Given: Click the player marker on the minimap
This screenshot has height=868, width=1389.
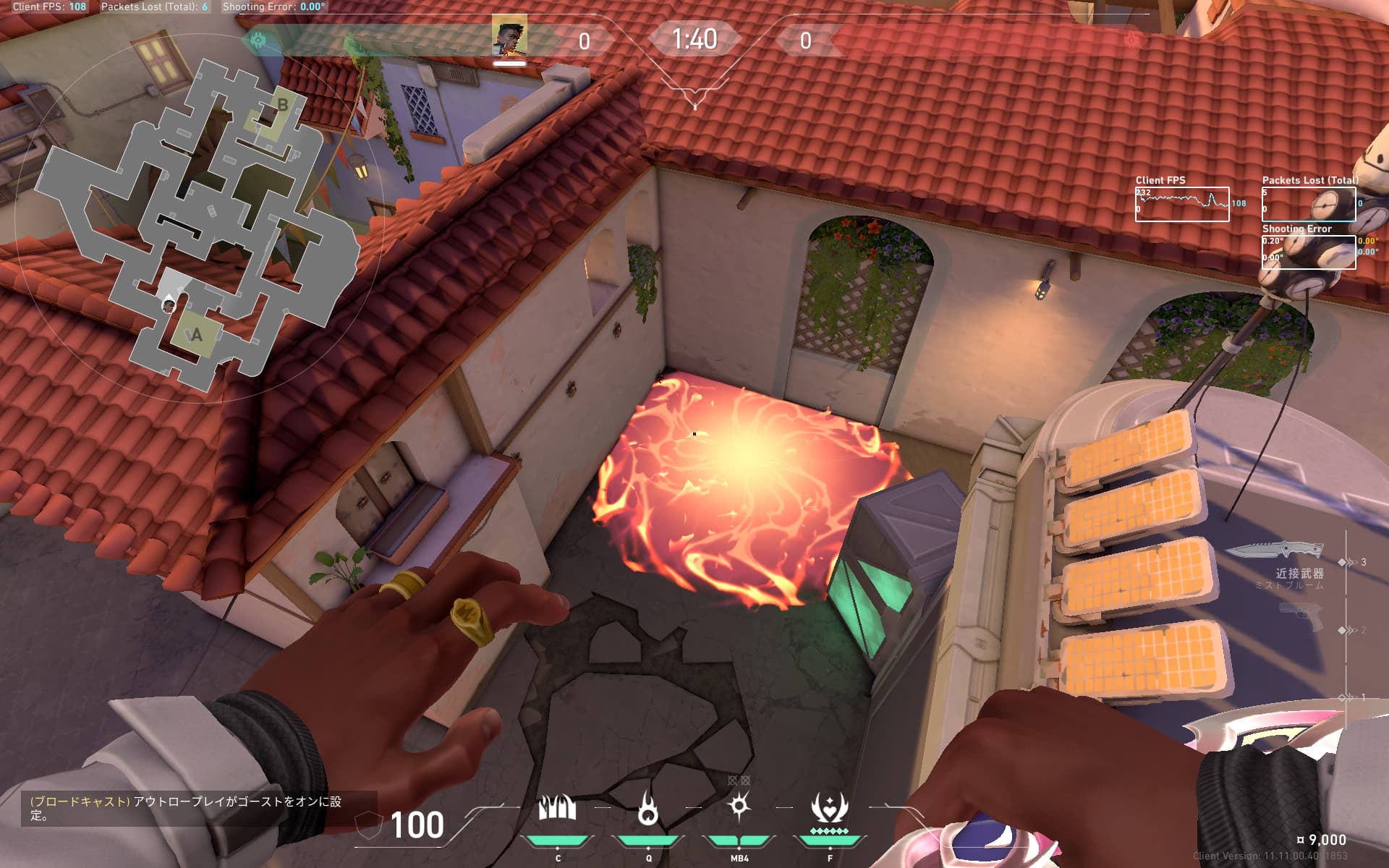Looking at the screenshot, I should point(169,305).
